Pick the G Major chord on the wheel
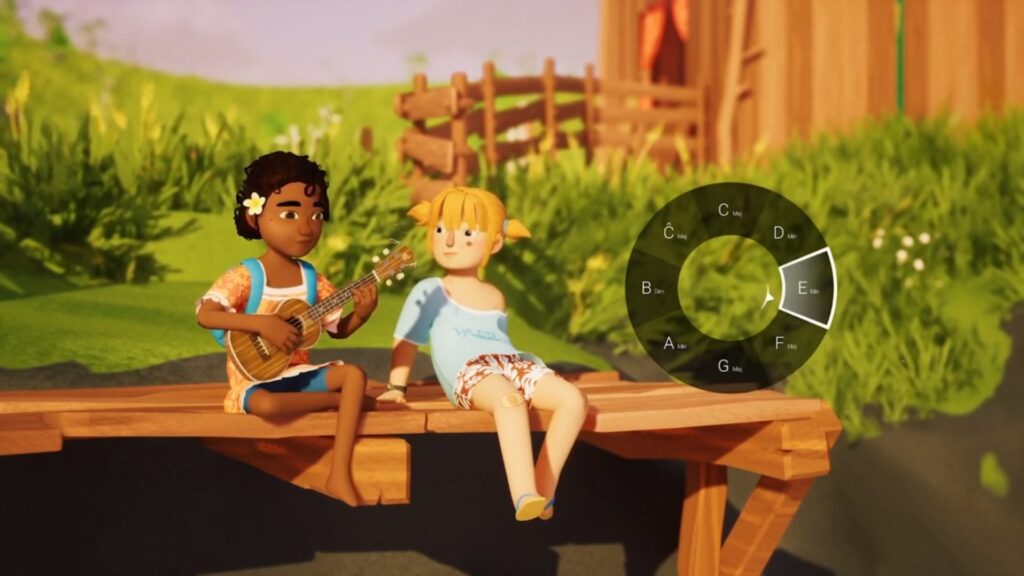 point(727,366)
